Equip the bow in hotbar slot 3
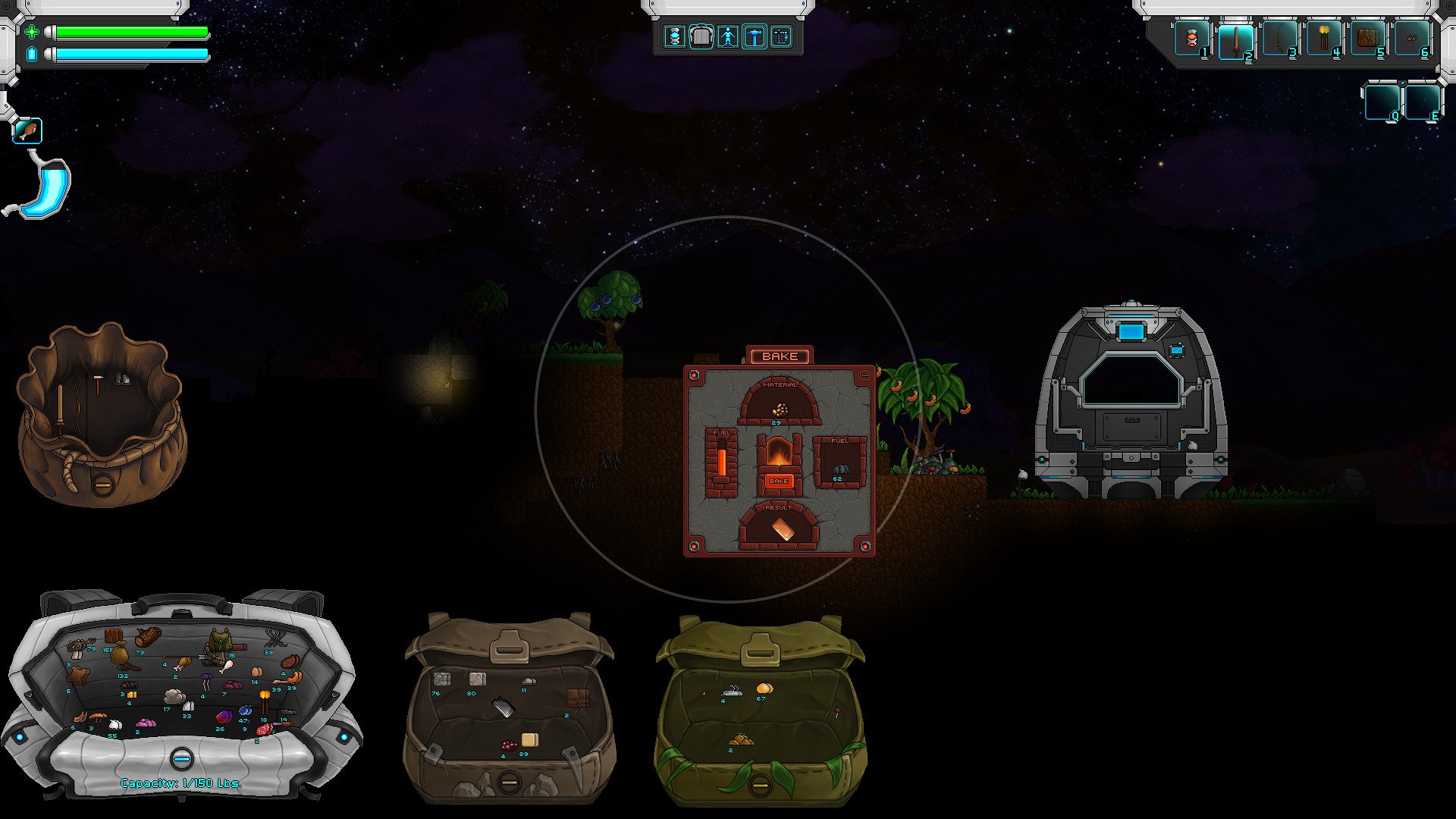1456x819 pixels. tap(1279, 39)
